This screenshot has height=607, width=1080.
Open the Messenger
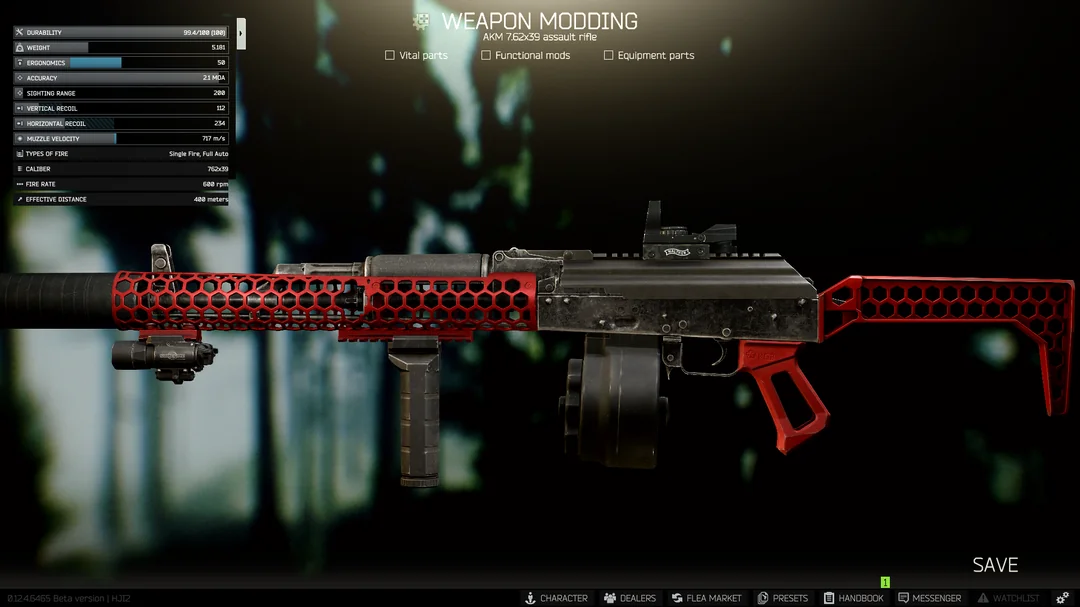tap(930, 598)
